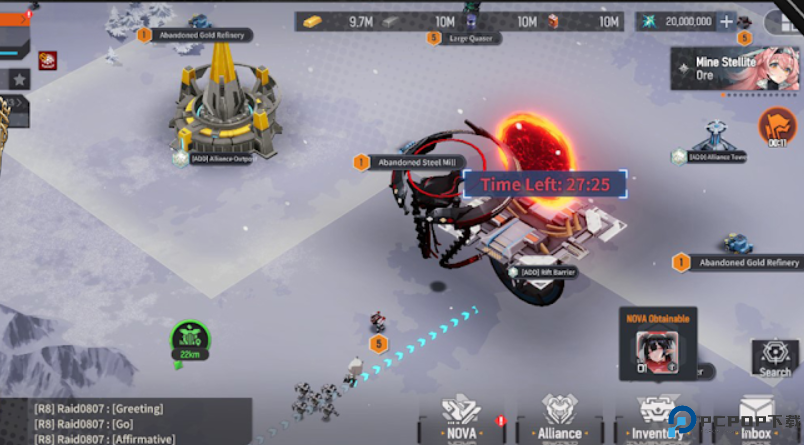This screenshot has width=804, height=445.
Task: Add more crystals with the plus button
Action: (727, 21)
